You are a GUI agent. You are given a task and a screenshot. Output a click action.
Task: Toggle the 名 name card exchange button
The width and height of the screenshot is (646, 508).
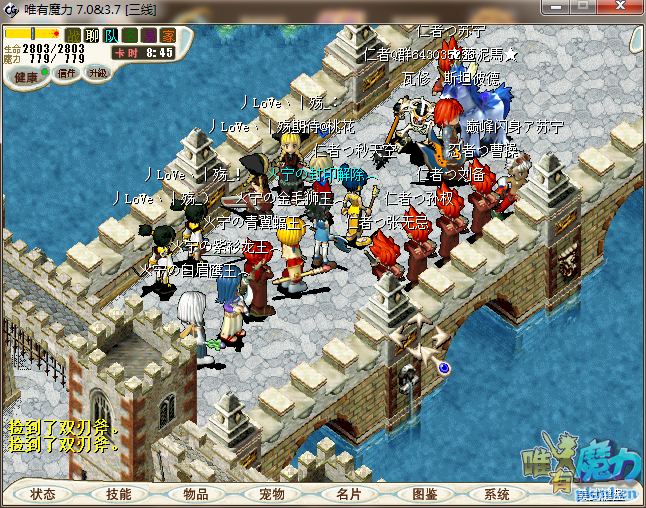(x=130, y=36)
